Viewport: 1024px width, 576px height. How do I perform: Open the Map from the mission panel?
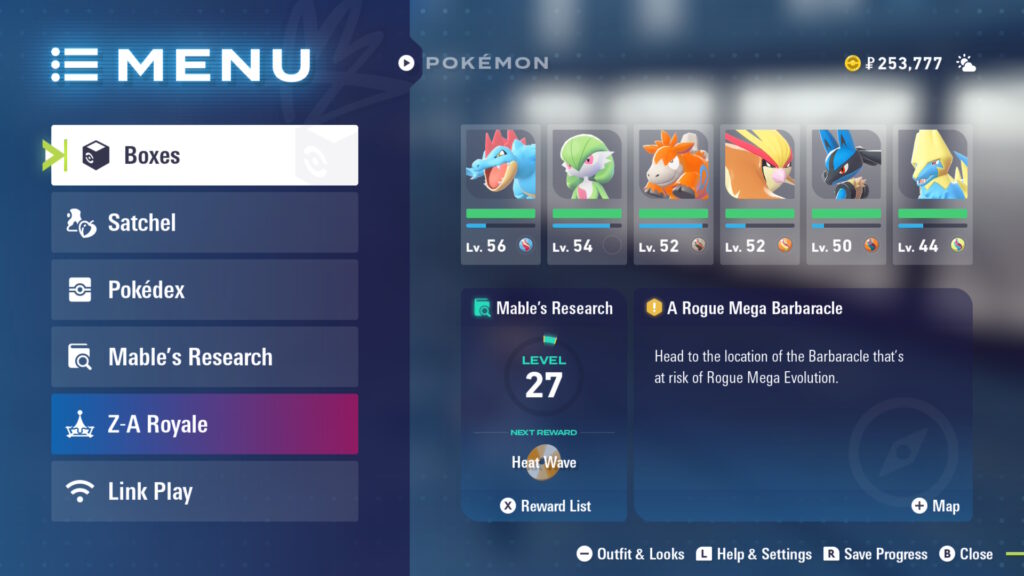click(x=935, y=506)
